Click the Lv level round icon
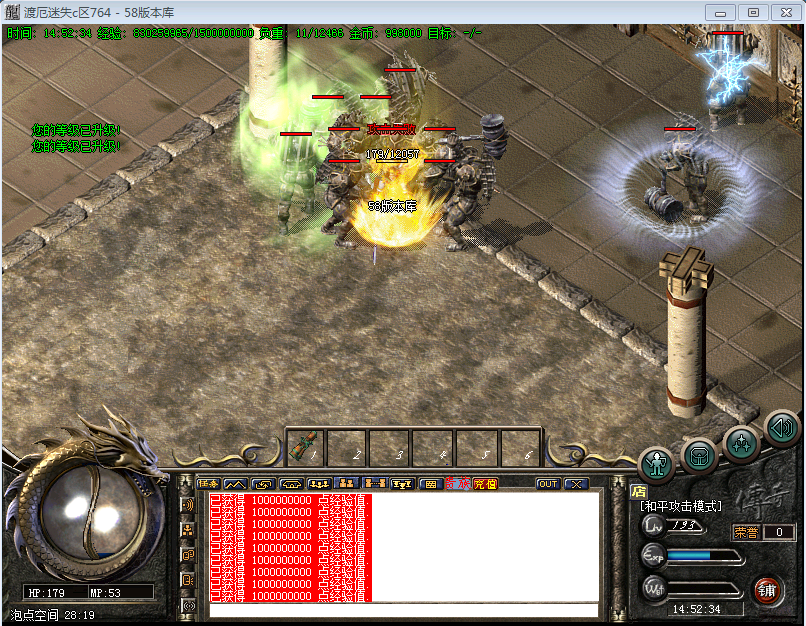806x626 pixels. point(653,525)
